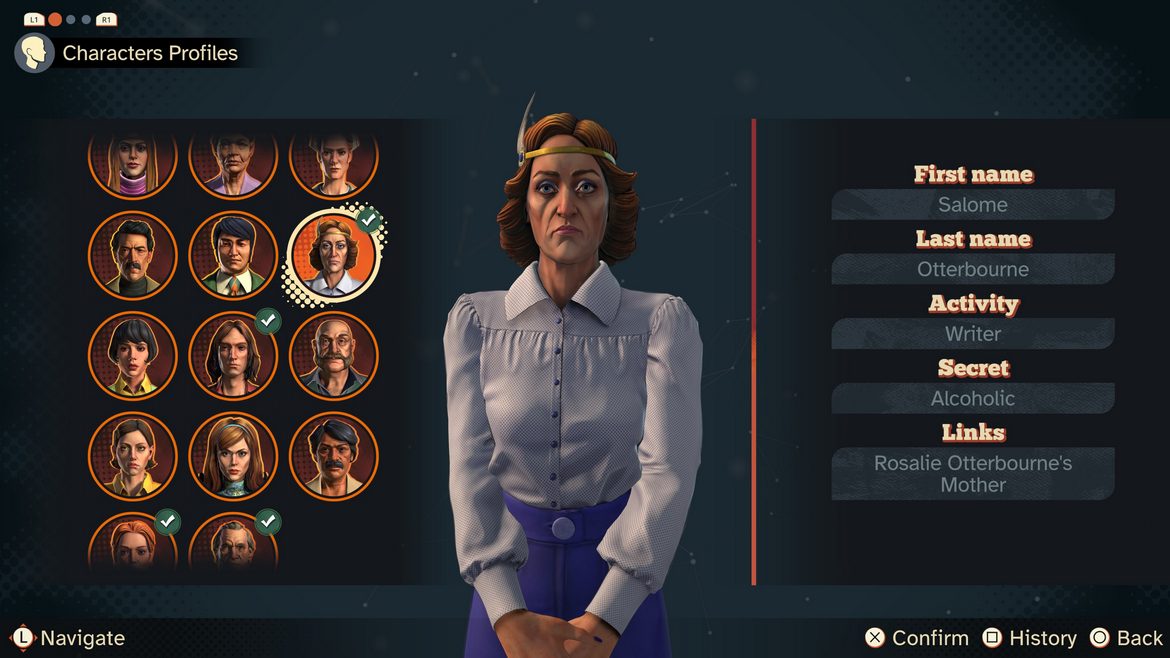Open the Secret field showing Alcoholic
This screenshot has height=658, width=1170.
(x=973, y=398)
